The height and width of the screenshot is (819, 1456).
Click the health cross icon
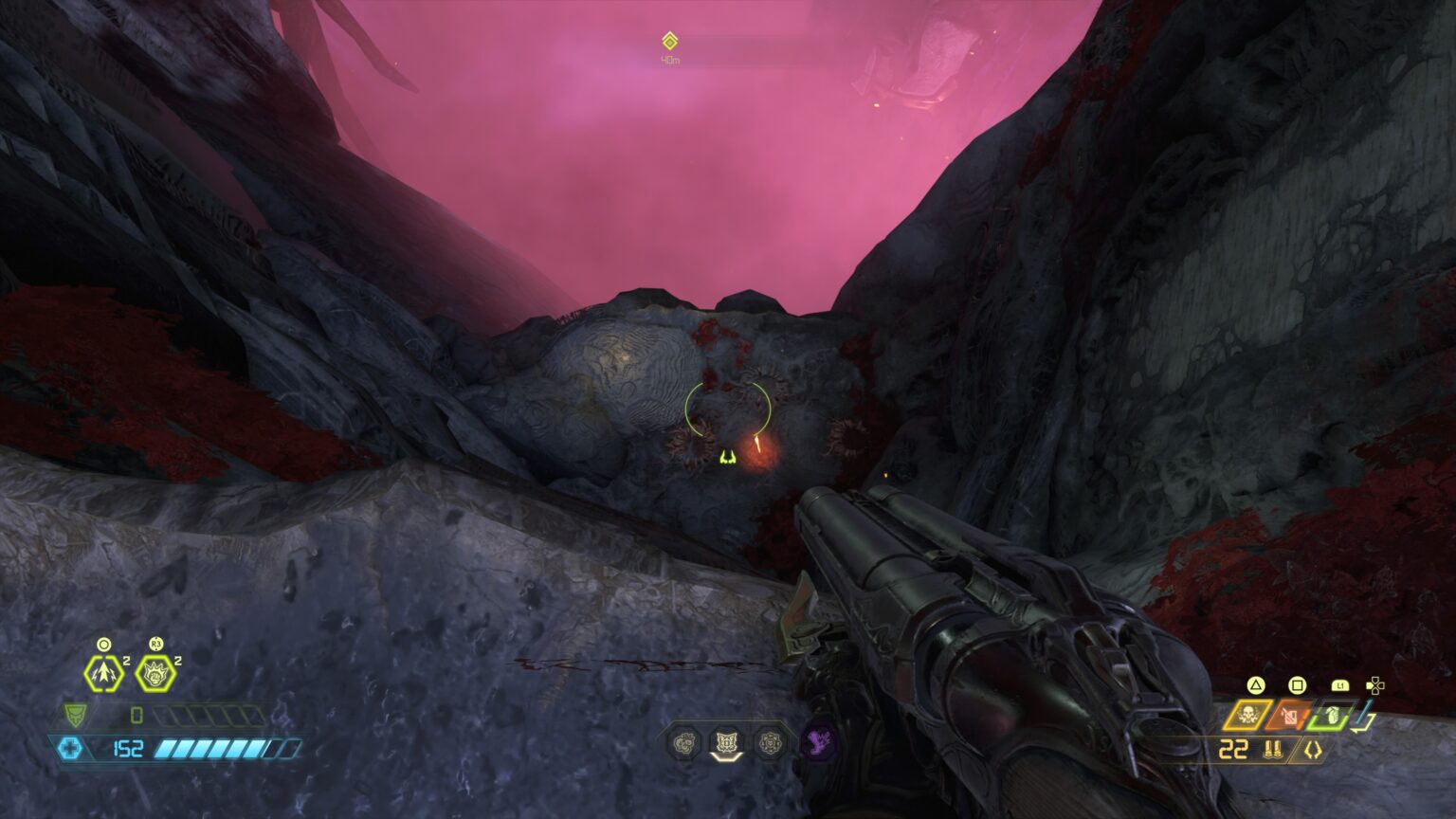point(69,747)
